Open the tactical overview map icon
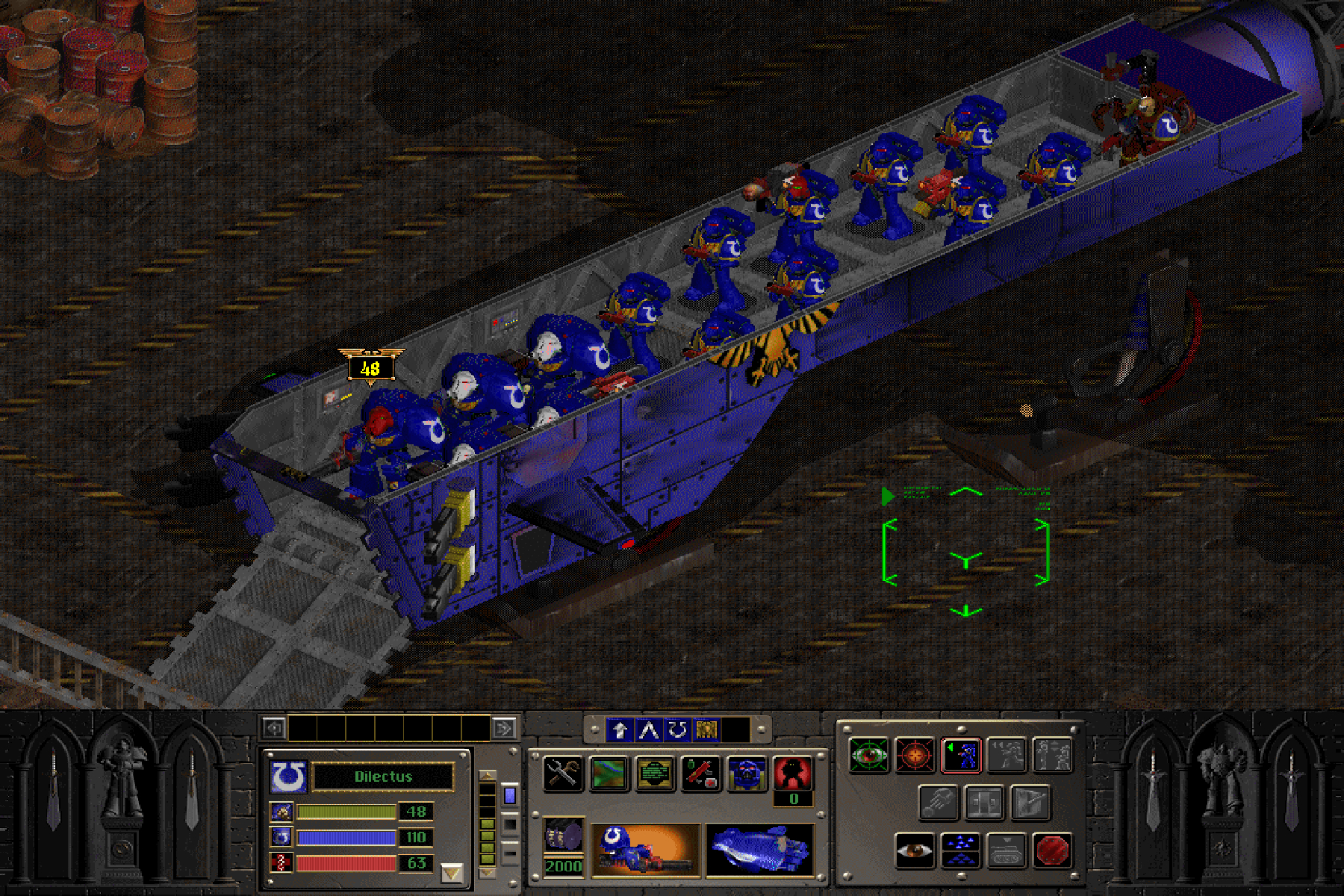Screen dimensions: 1344x896 [609, 773]
